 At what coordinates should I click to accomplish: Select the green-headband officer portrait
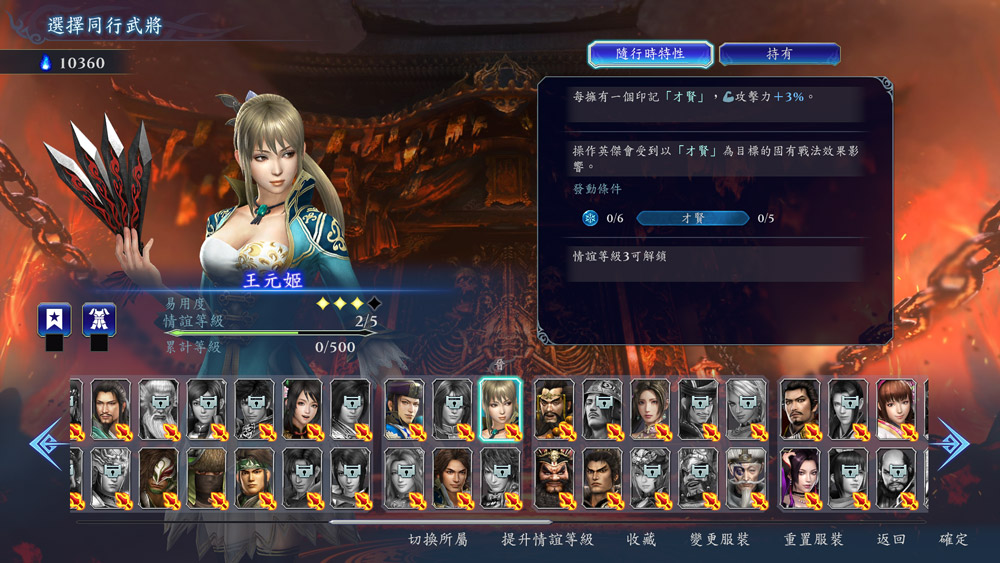coord(255,478)
